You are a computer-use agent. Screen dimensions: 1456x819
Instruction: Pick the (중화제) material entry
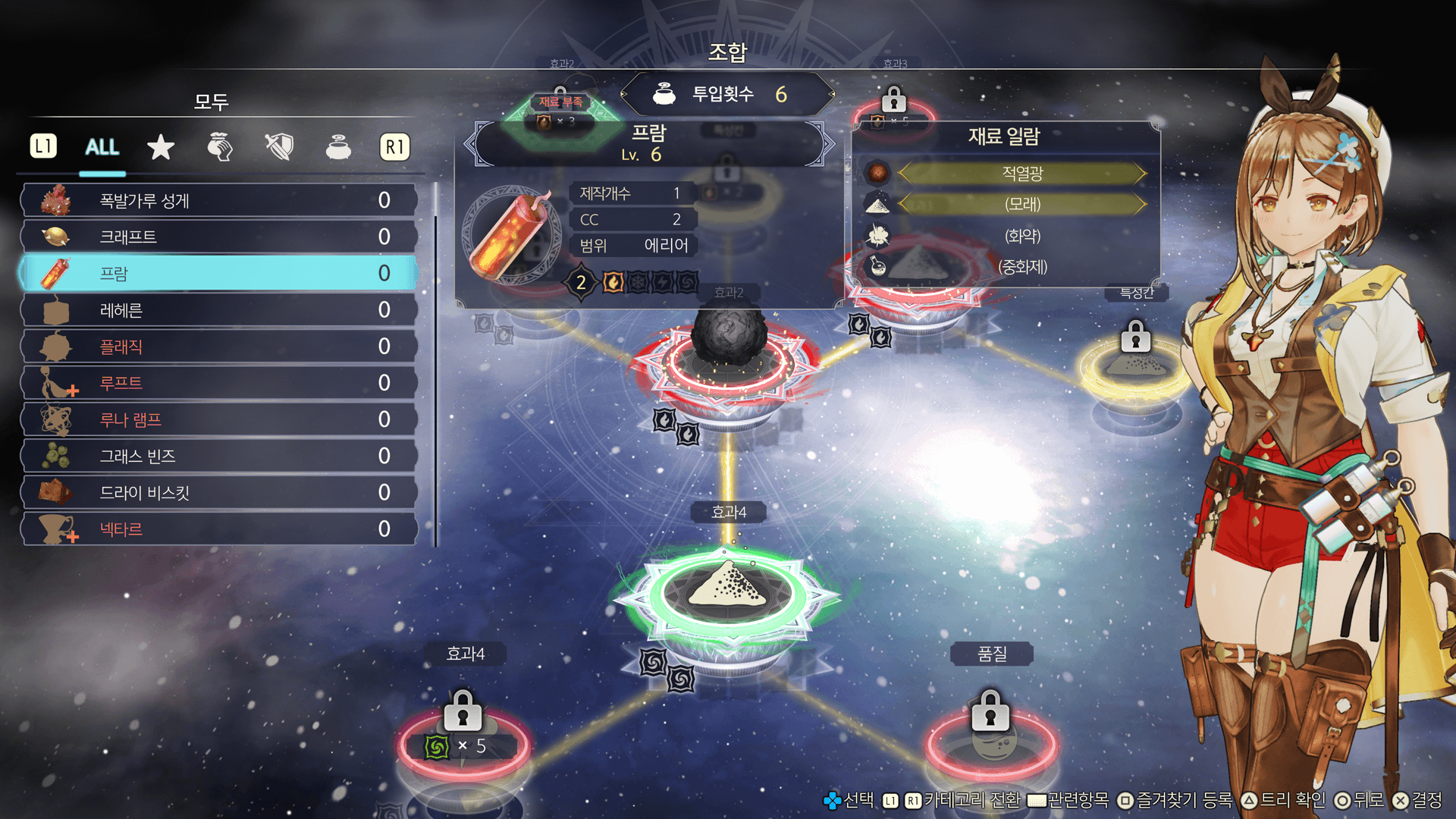(1021, 267)
